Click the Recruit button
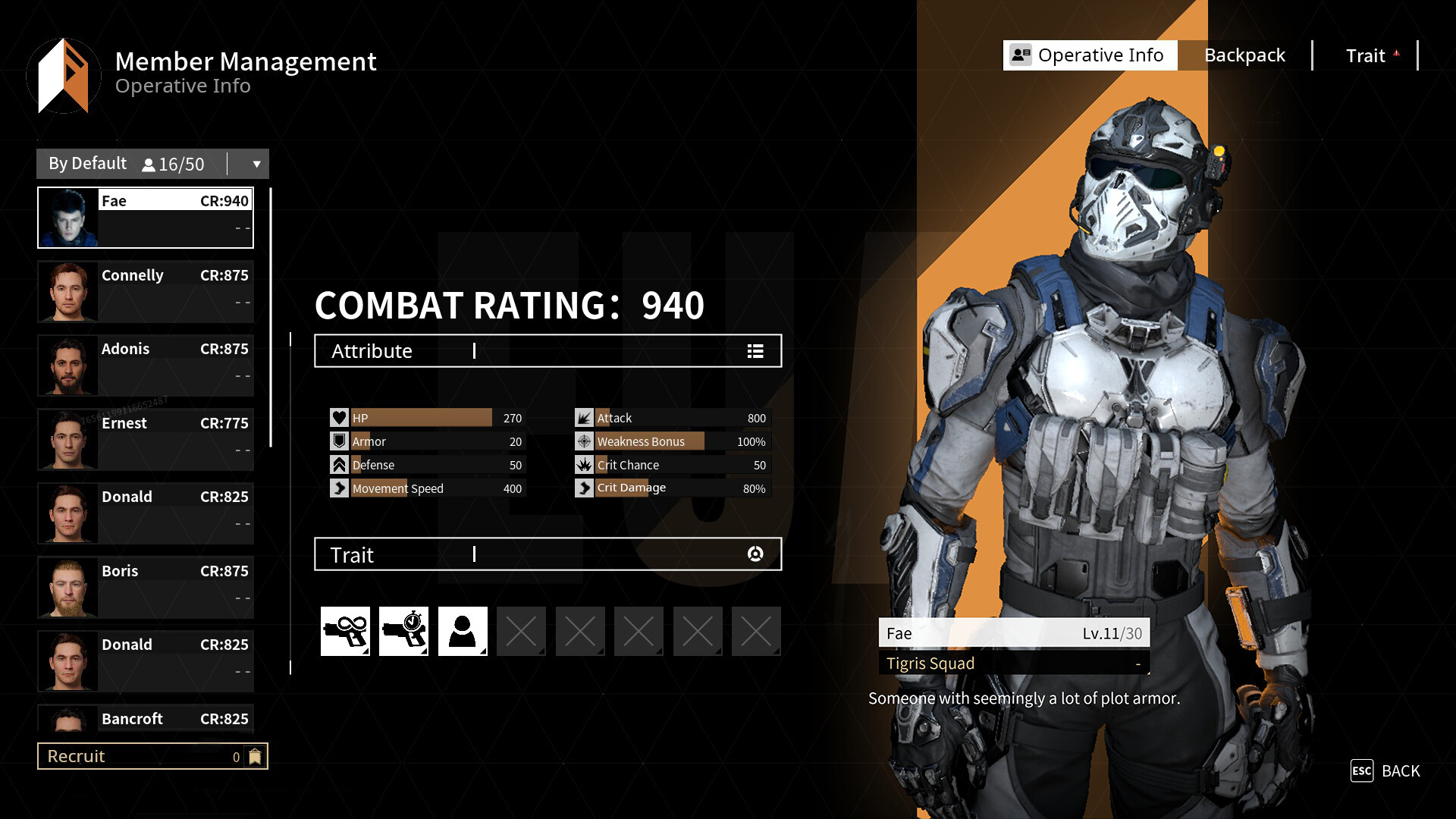The width and height of the screenshot is (1456, 819). [x=152, y=756]
